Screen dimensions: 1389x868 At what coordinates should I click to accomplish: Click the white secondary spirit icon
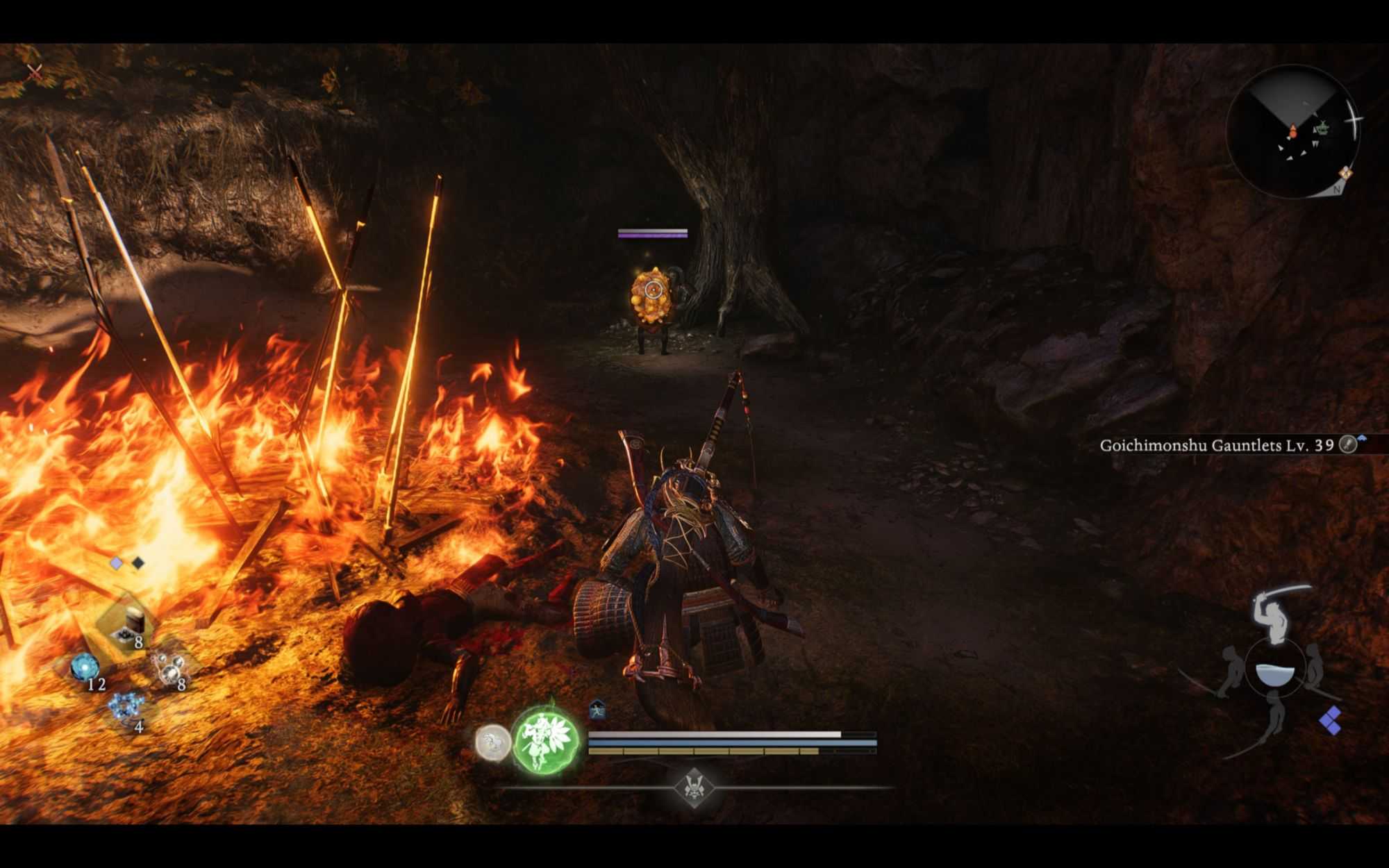click(x=493, y=742)
